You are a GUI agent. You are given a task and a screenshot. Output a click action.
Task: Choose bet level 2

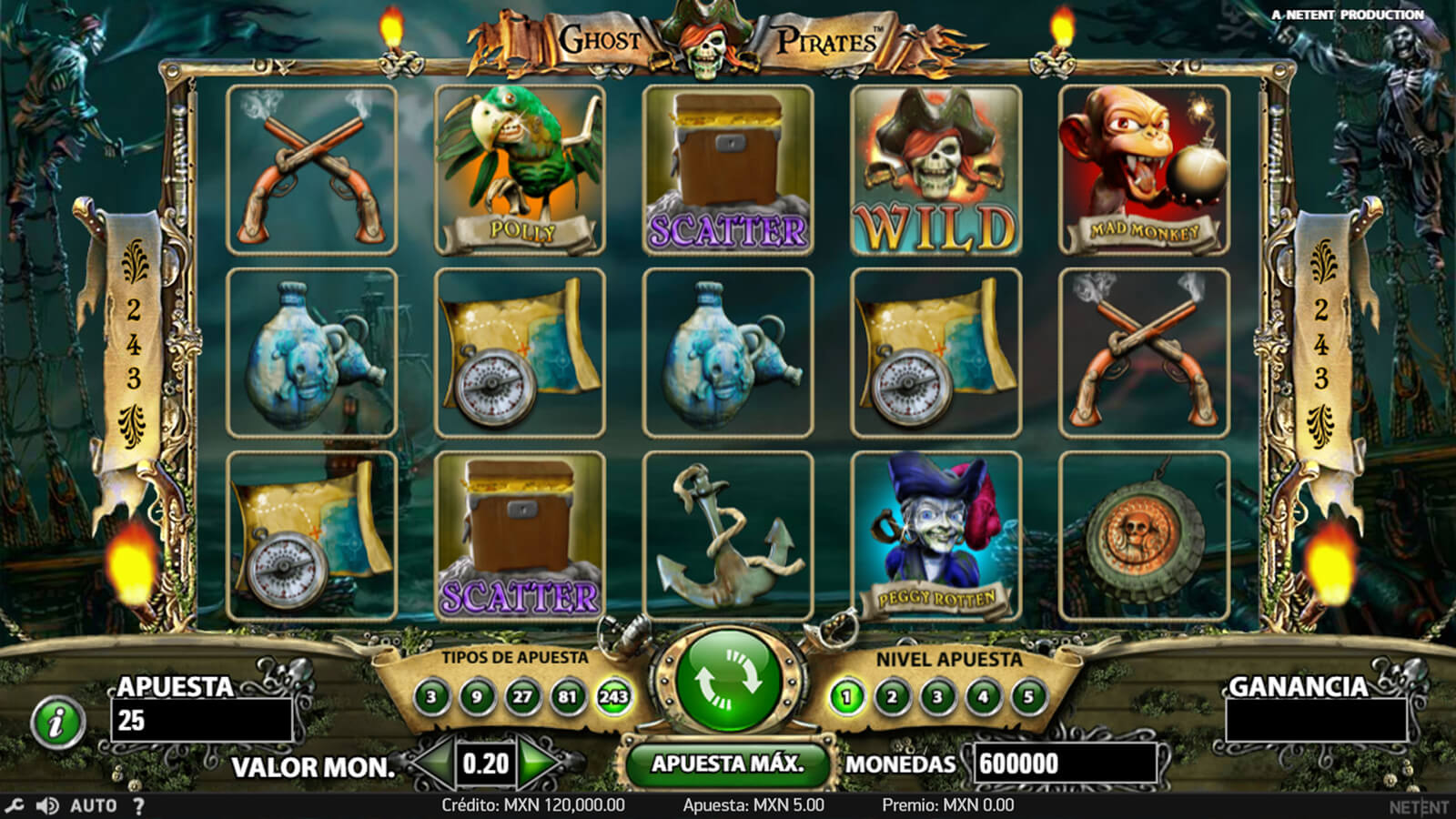(892, 698)
